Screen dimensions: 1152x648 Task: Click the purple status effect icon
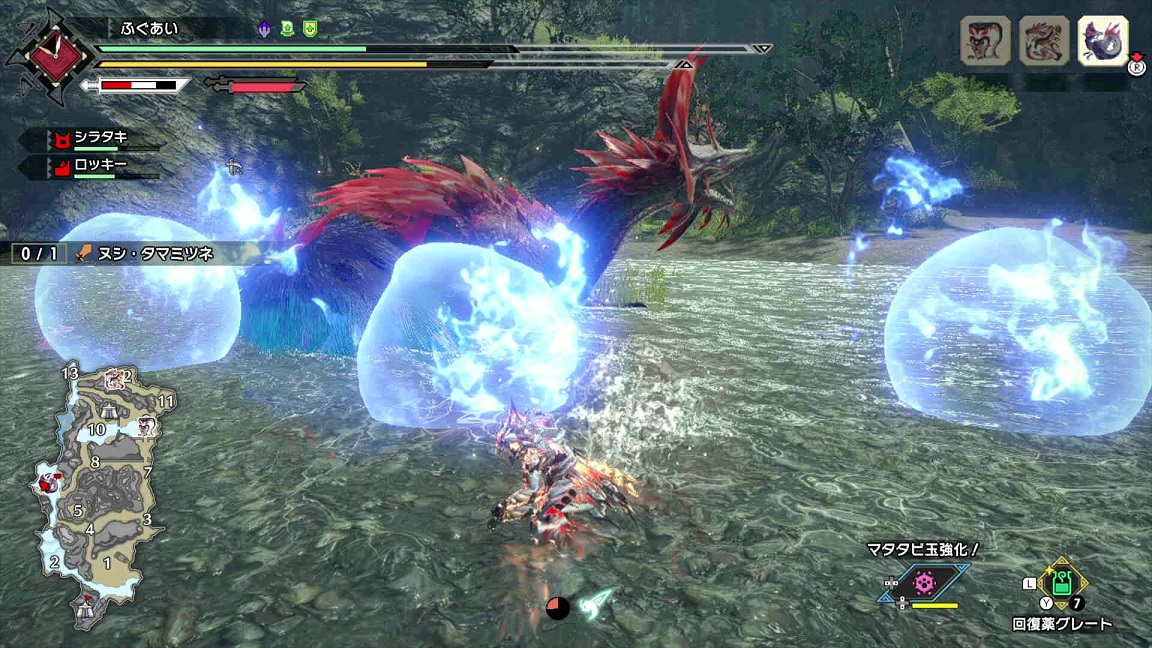[265, 29]
